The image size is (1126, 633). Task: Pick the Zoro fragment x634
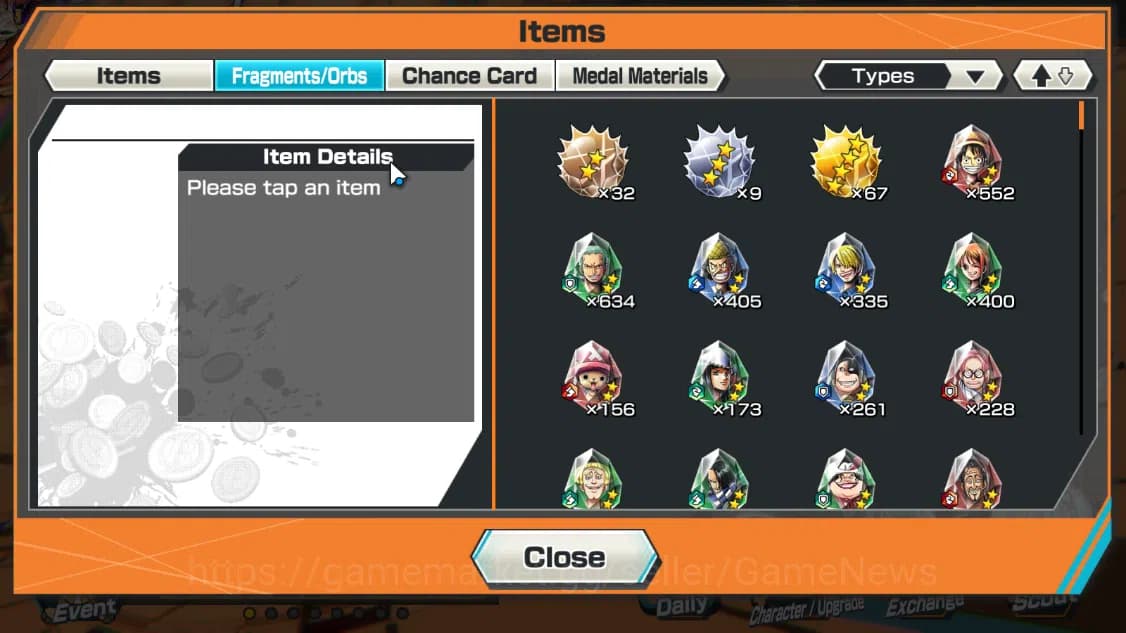coord(592,270)
